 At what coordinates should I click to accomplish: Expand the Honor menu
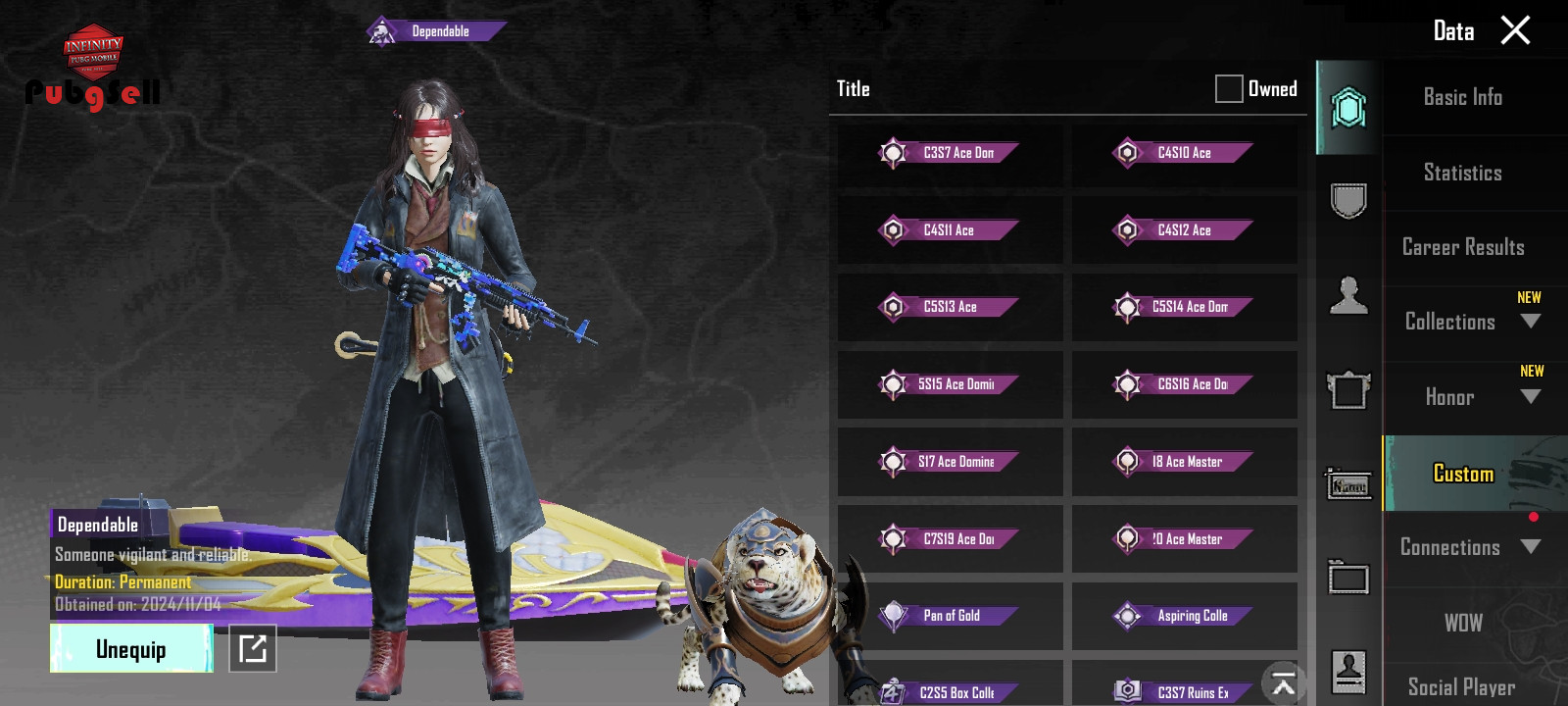pos(1530,397)
